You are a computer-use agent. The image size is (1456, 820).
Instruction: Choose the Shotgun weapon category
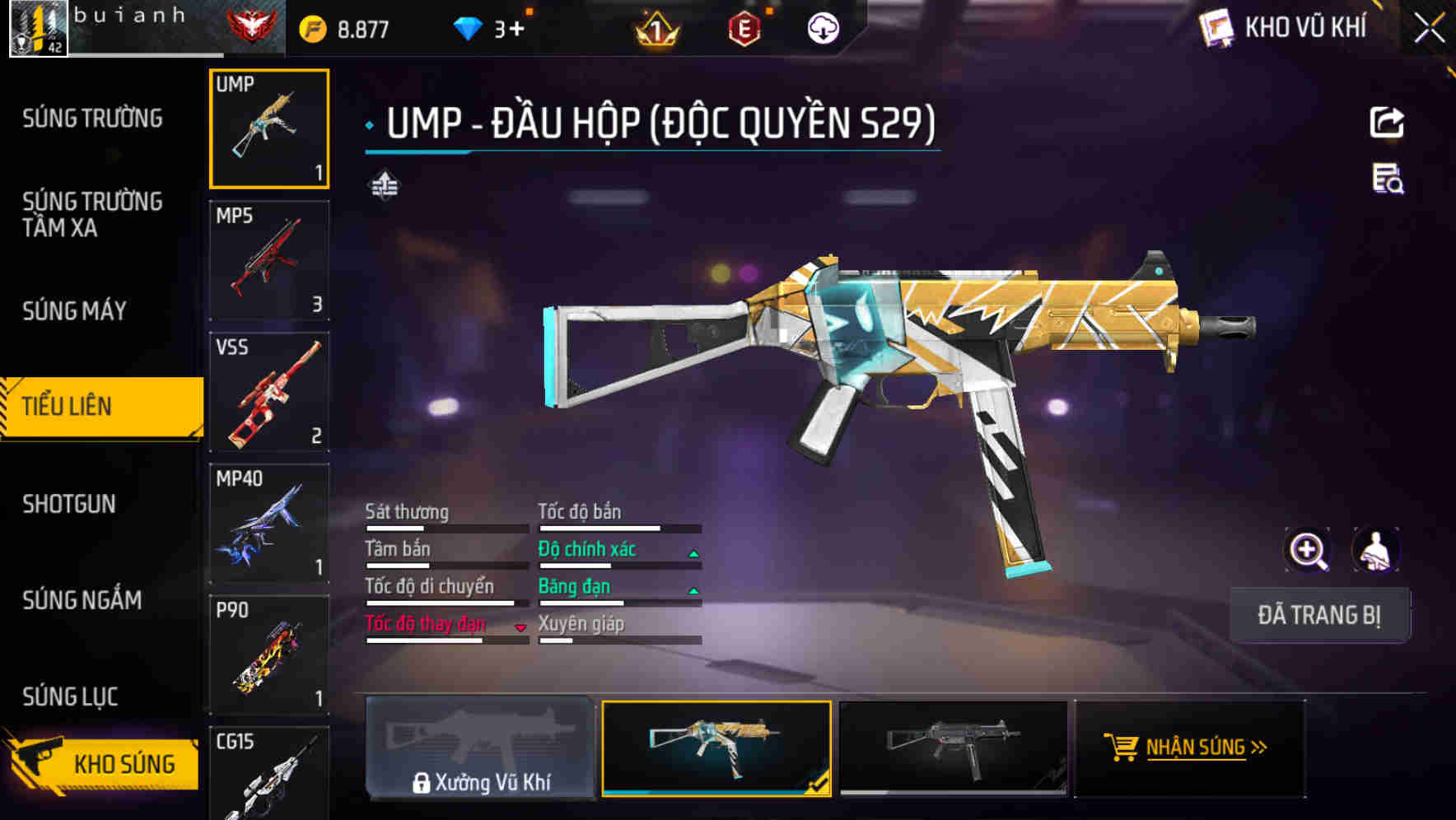69,504
